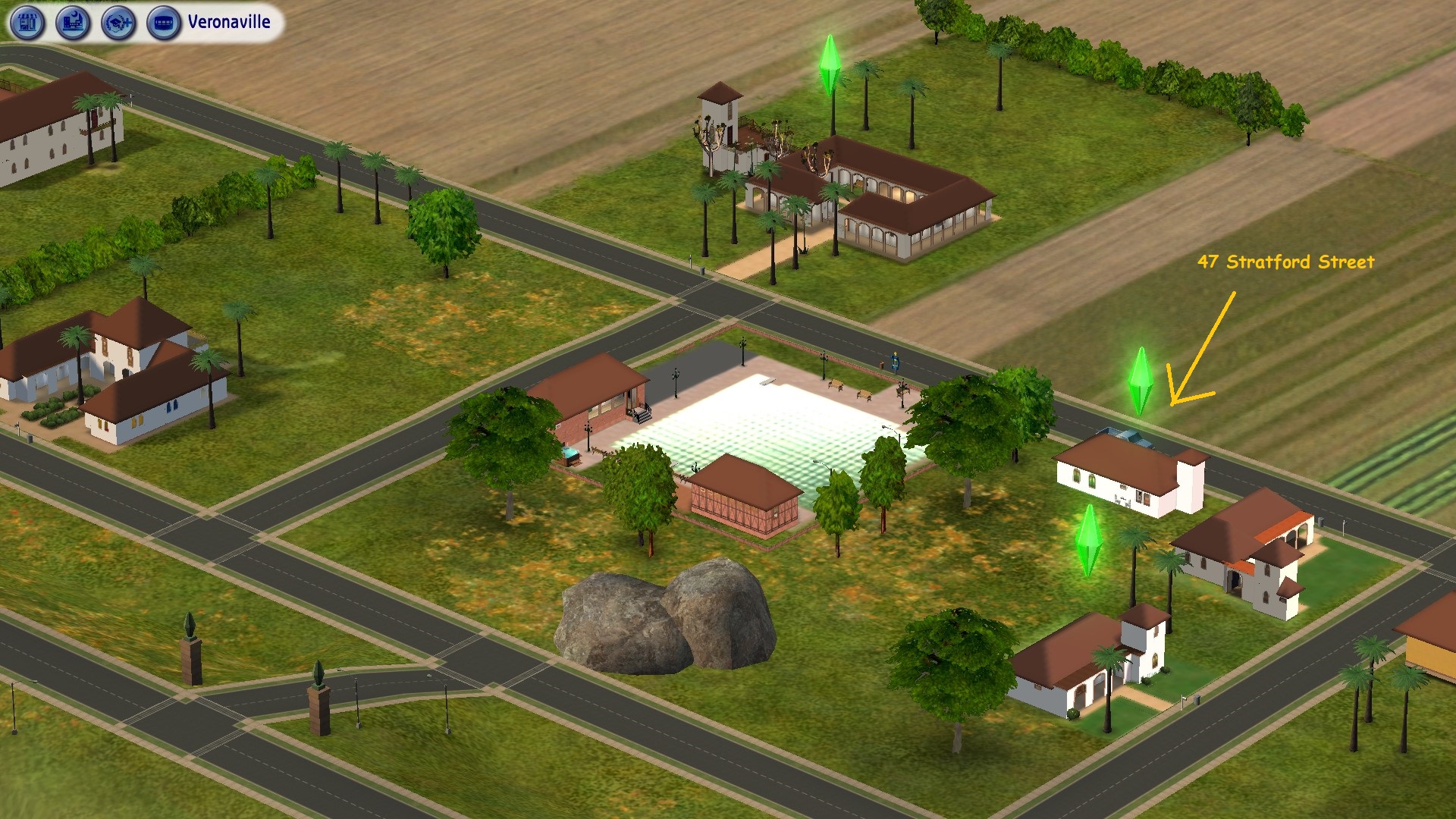This screenshot has height=819, width=1456.
Task: Open the downtown chooser with moon icon
Action: [73, 23]
